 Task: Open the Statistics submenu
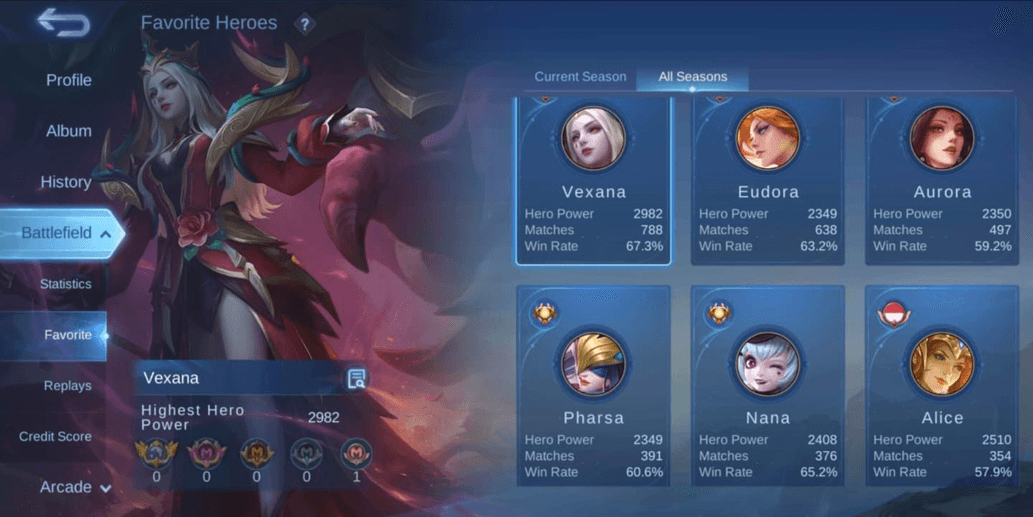pyautogui.click(x=65, y=284)
